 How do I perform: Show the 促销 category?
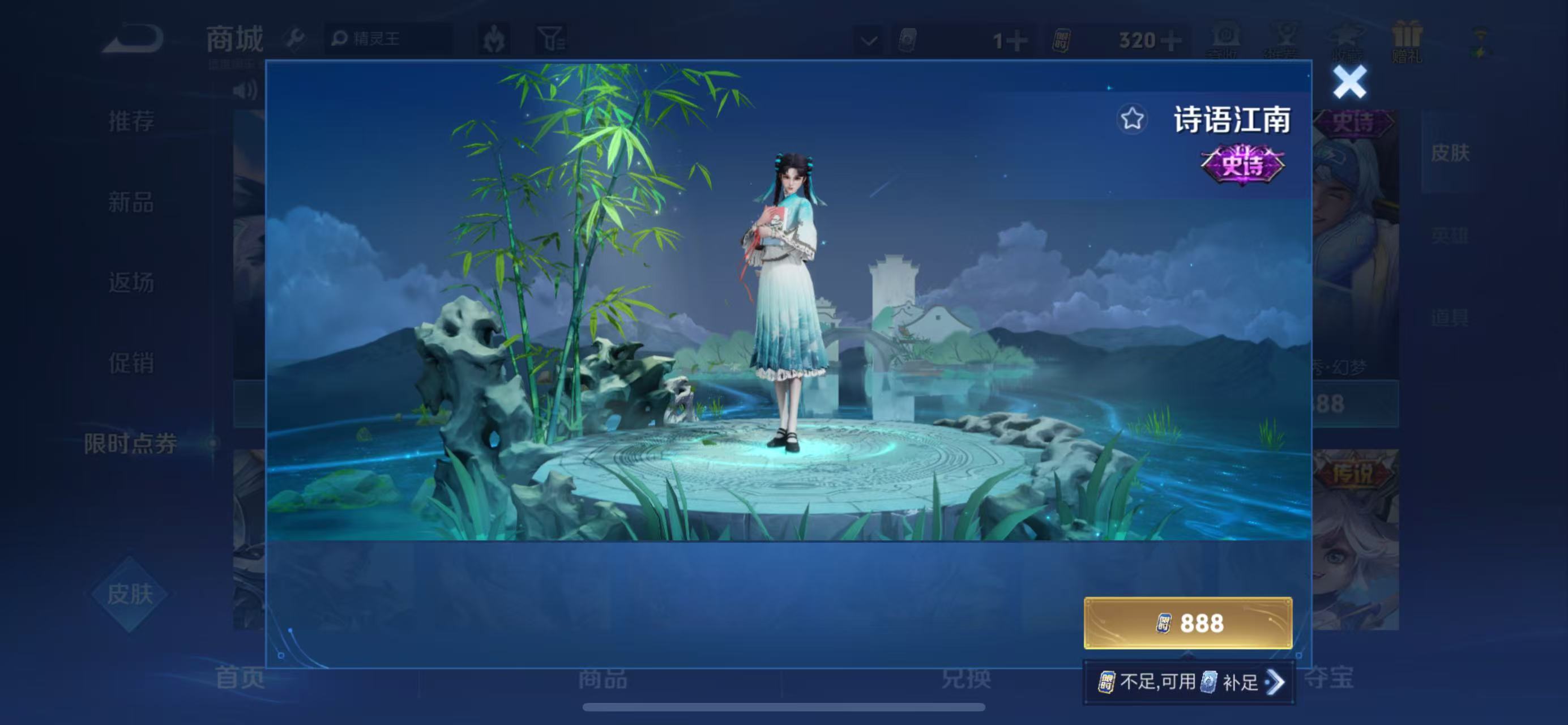[x=131, y=364]
